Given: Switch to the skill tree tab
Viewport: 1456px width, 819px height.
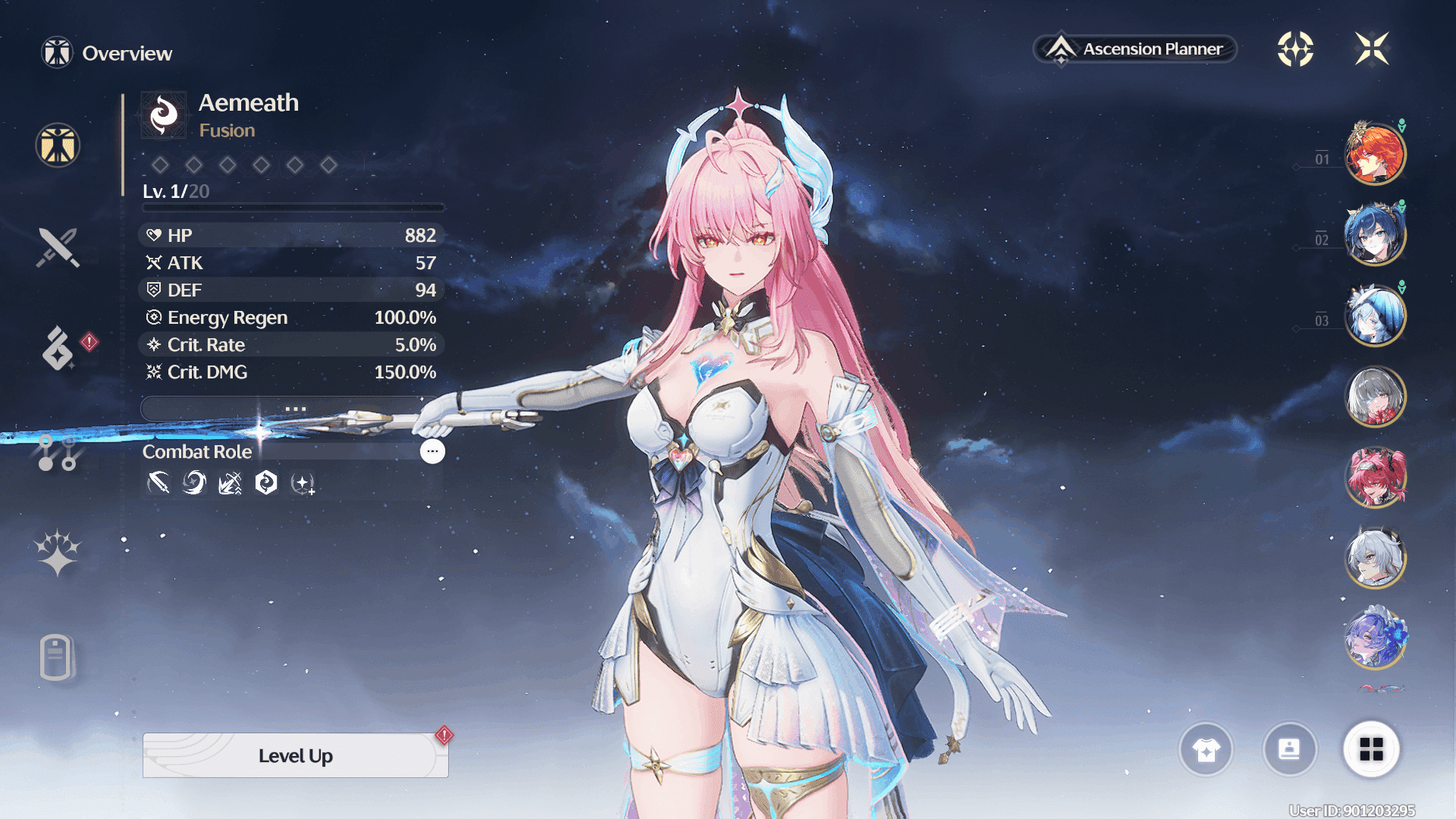Looking at the screenshot, I should (x=58, y=453).
